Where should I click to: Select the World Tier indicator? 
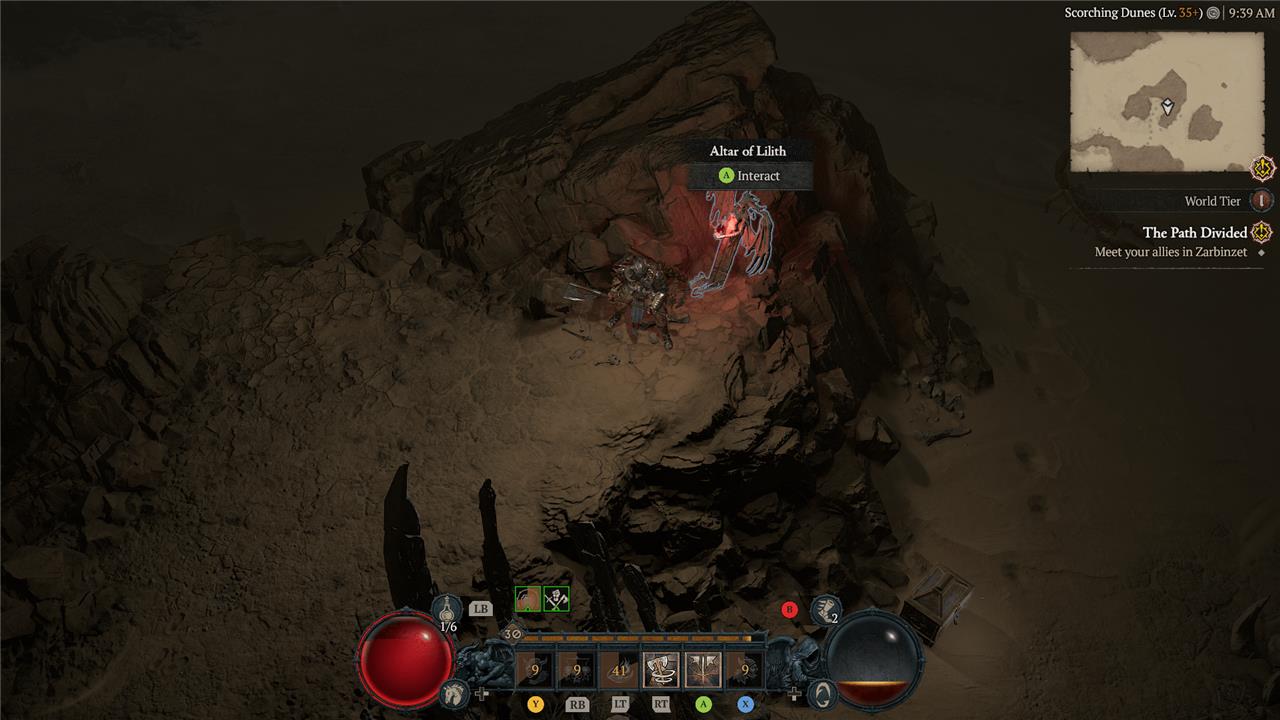coord(1262,201)
